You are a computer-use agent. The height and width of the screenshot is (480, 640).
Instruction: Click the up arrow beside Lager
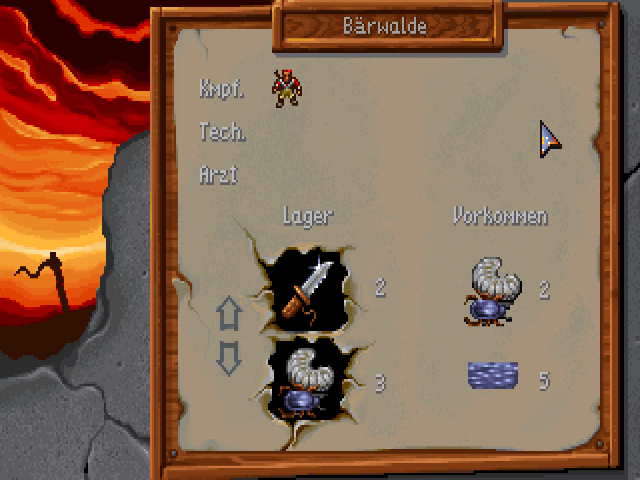(230, 314)
